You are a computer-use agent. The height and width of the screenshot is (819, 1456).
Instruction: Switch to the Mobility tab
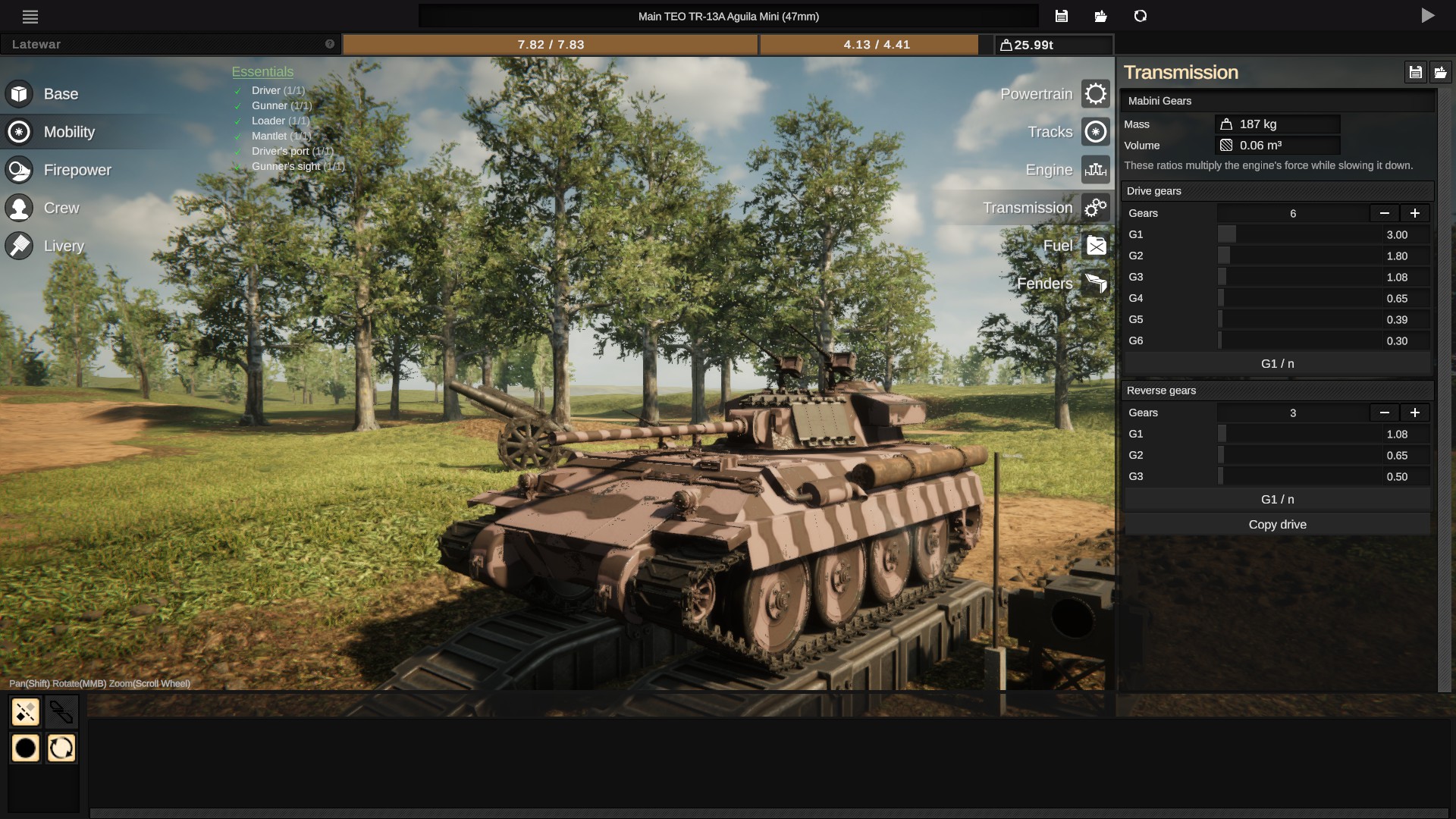click(69, 131)
